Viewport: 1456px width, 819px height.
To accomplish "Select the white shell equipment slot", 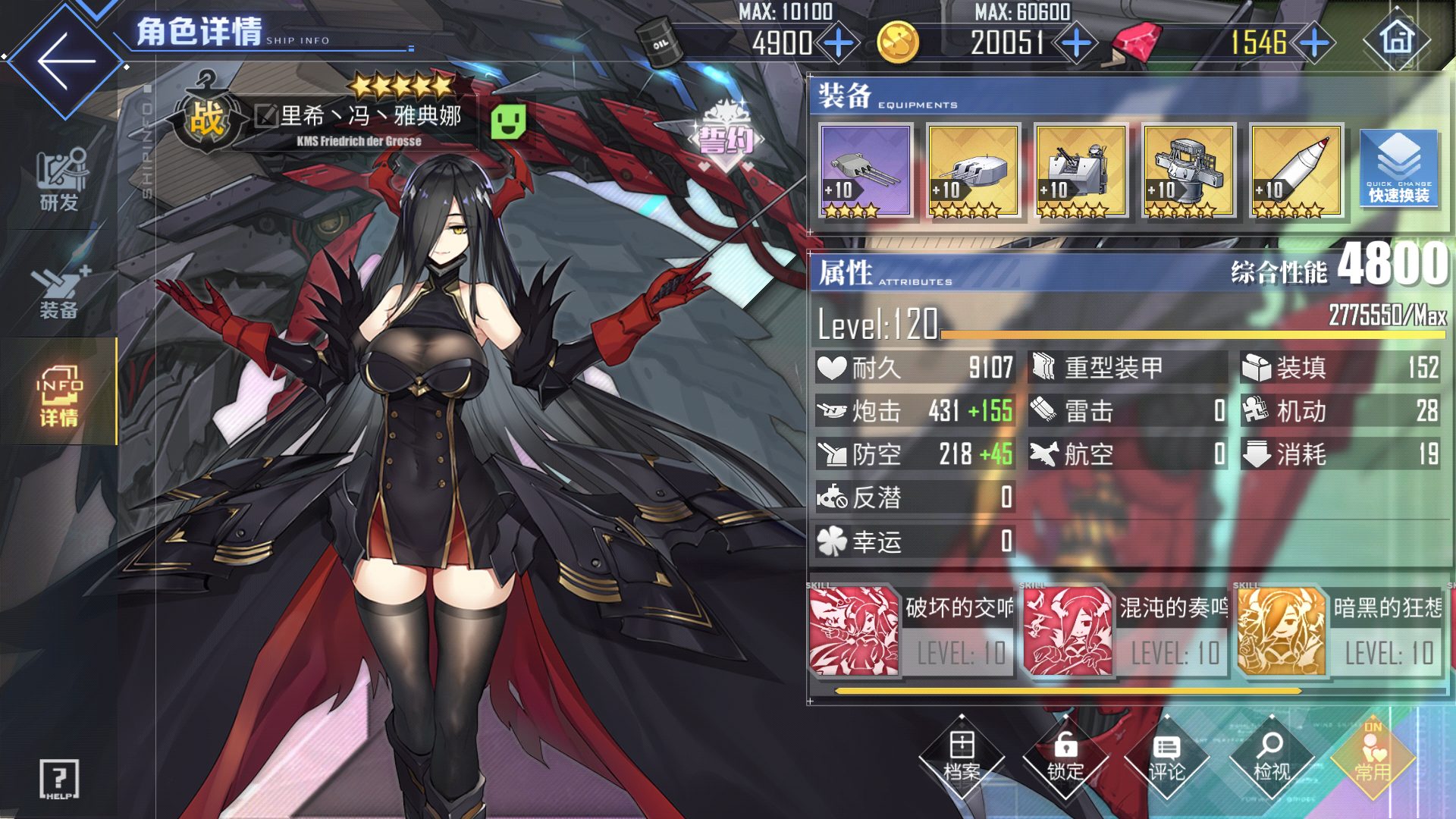I will [1296, 171].
